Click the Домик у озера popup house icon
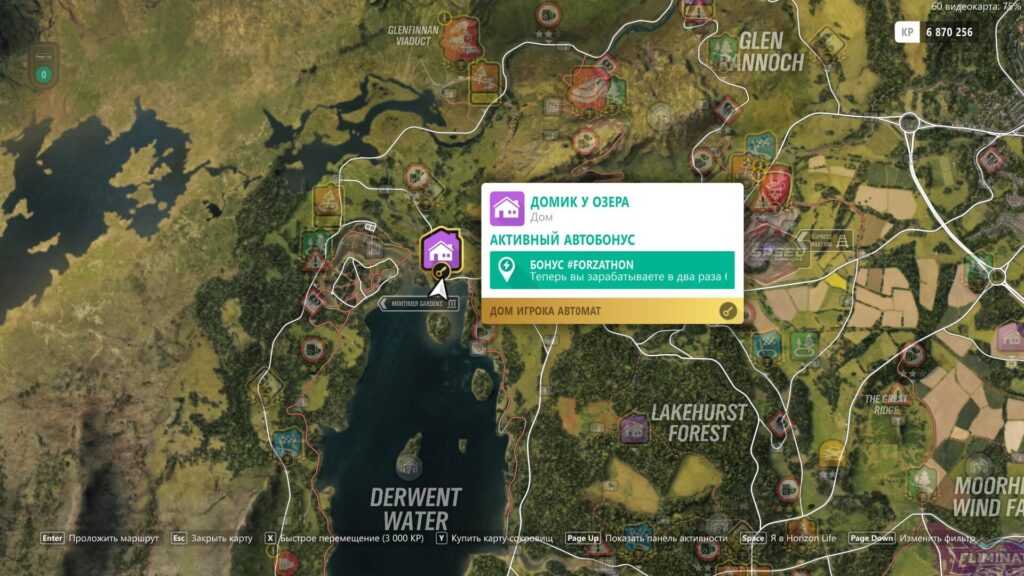Screen dimensions: 1024x576 click(x=507, y=208)
